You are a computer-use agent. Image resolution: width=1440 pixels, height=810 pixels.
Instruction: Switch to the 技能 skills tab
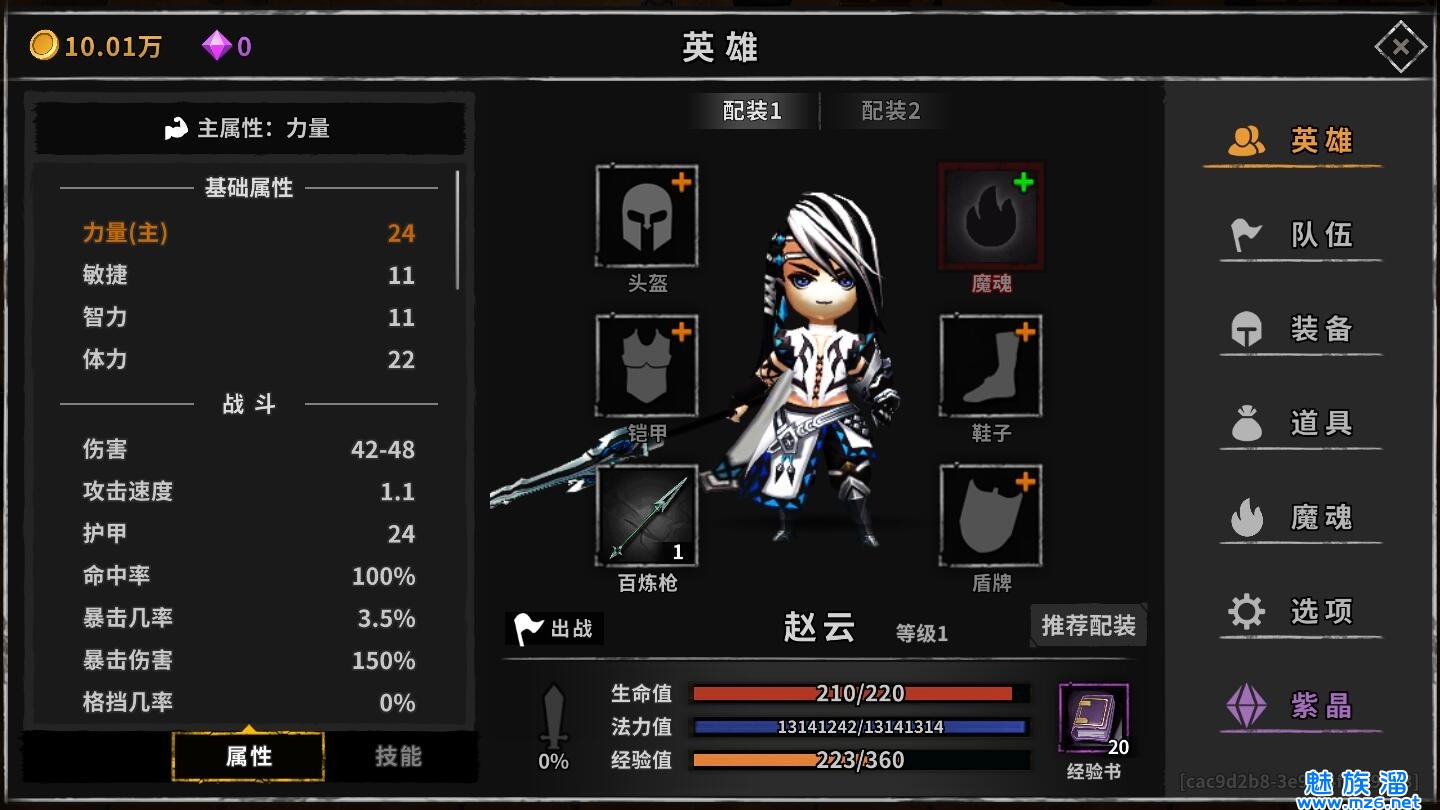point(398,756)
